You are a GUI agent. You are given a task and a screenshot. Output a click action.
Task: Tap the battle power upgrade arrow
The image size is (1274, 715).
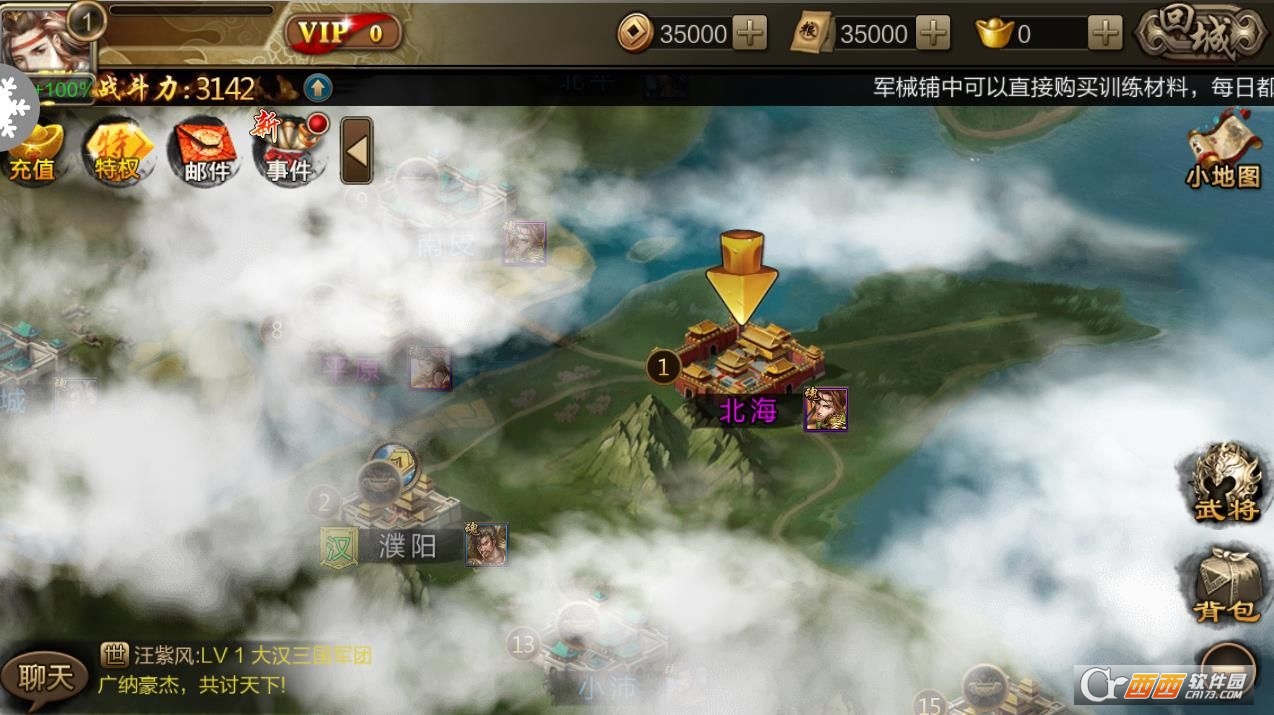click(x=318, y=88)
